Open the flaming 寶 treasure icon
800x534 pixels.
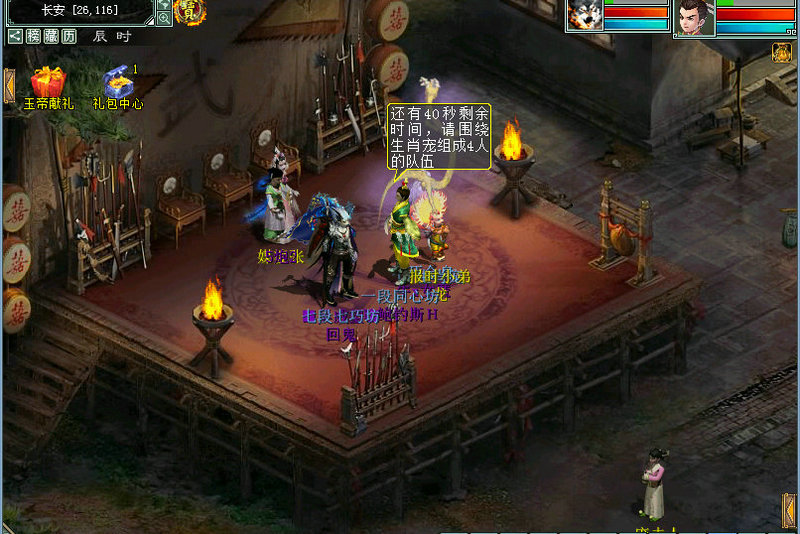[x=189, y=11]
